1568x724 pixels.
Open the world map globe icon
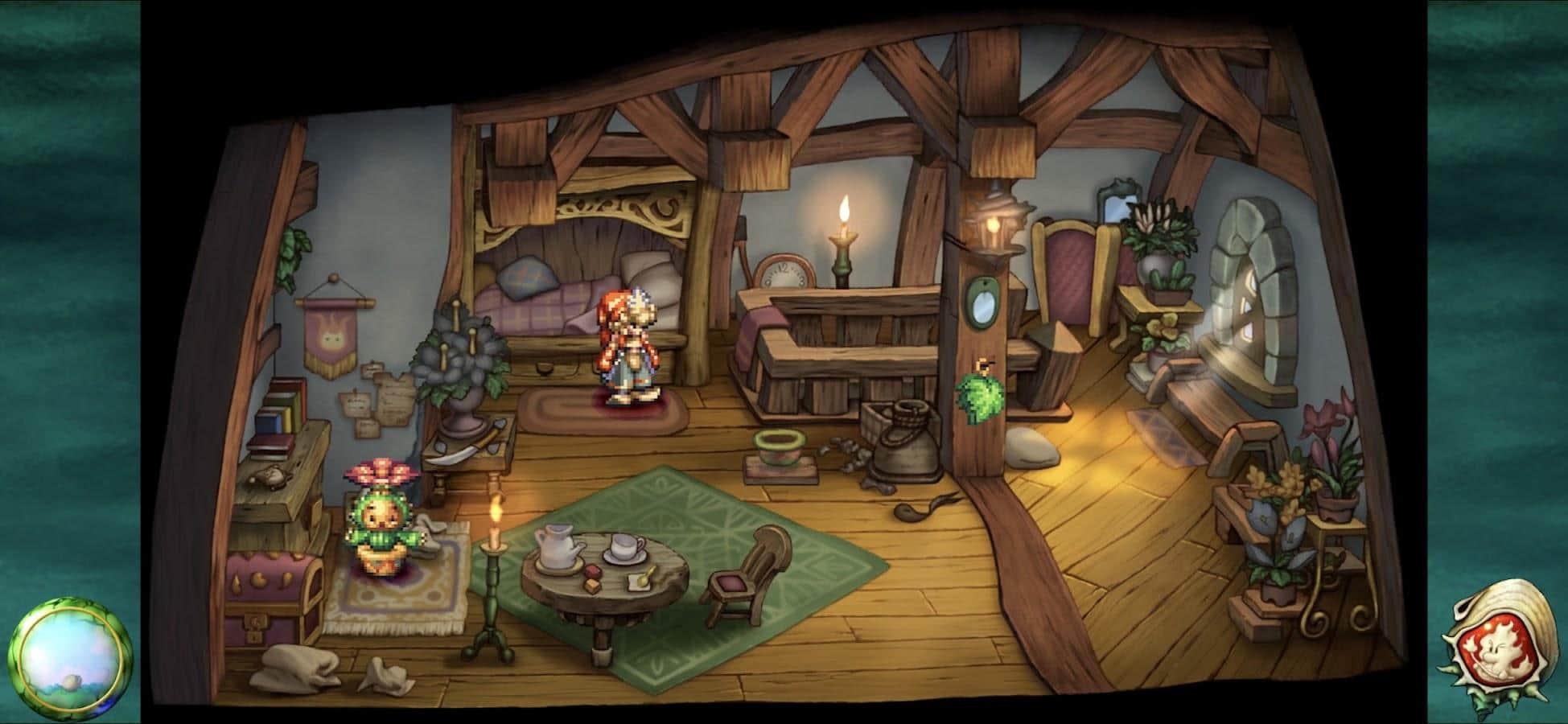point(71,658)
